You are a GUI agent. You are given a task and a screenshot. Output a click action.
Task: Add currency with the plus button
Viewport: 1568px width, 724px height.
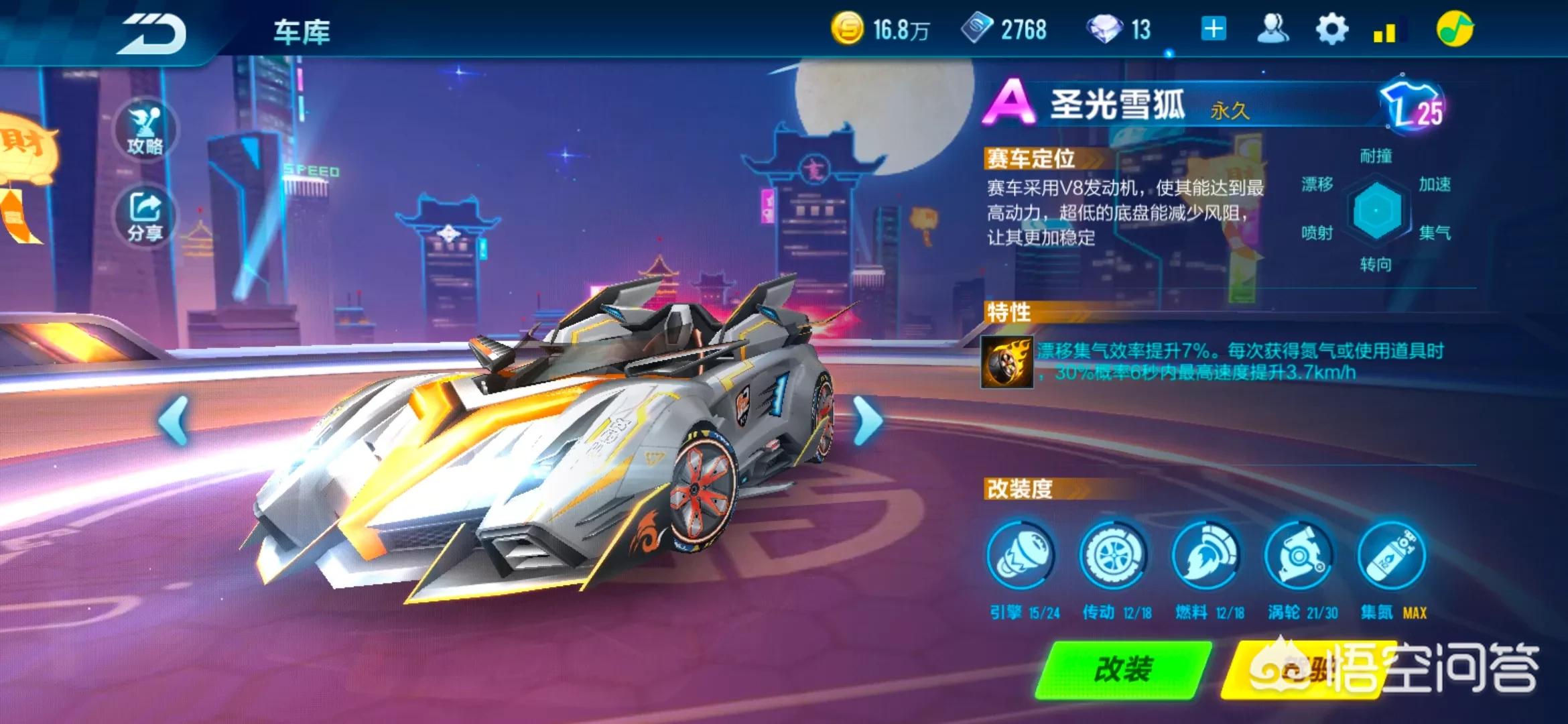[1214, 29]
